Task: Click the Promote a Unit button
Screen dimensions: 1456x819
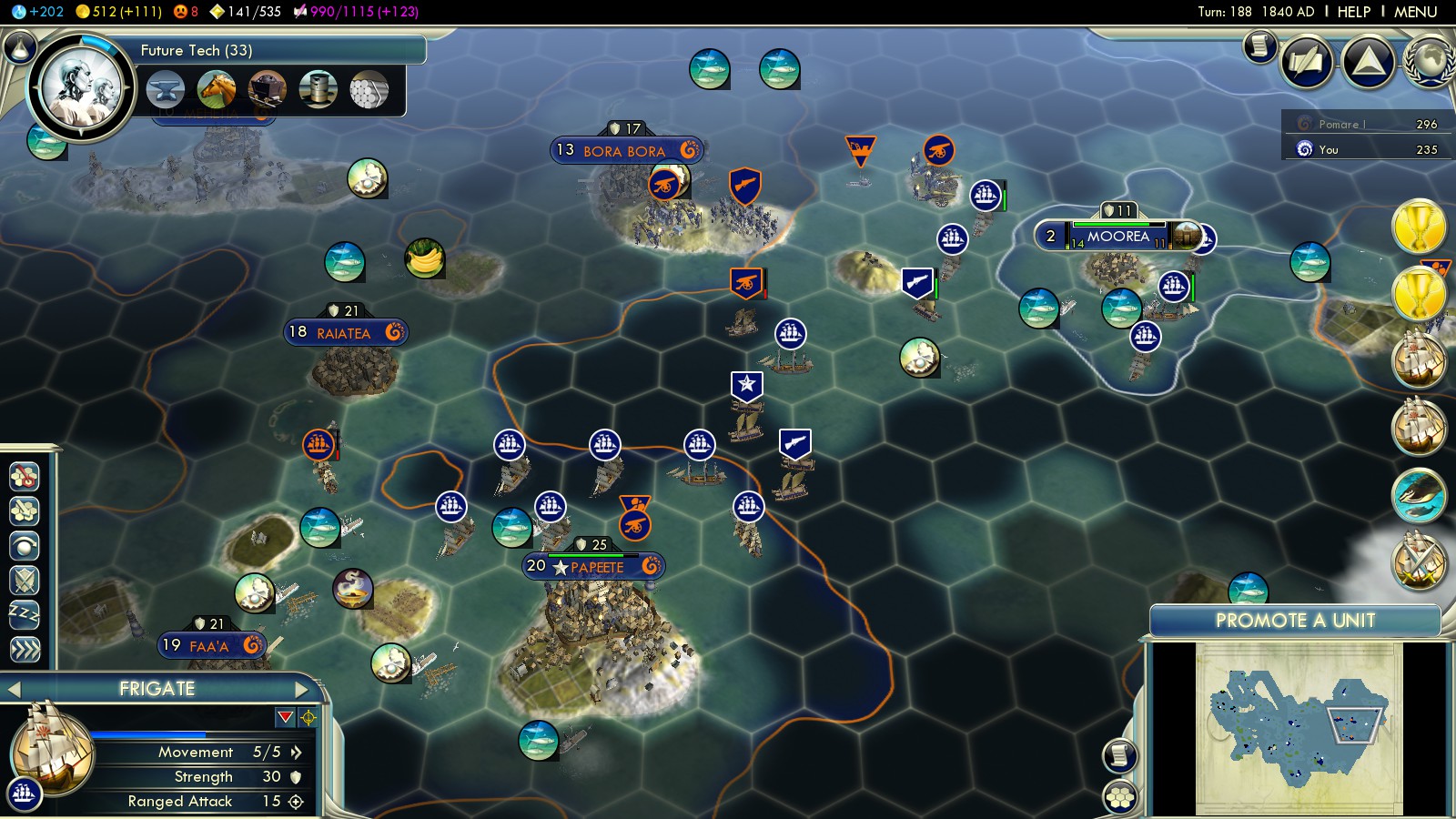Action: pos(1295,621)
